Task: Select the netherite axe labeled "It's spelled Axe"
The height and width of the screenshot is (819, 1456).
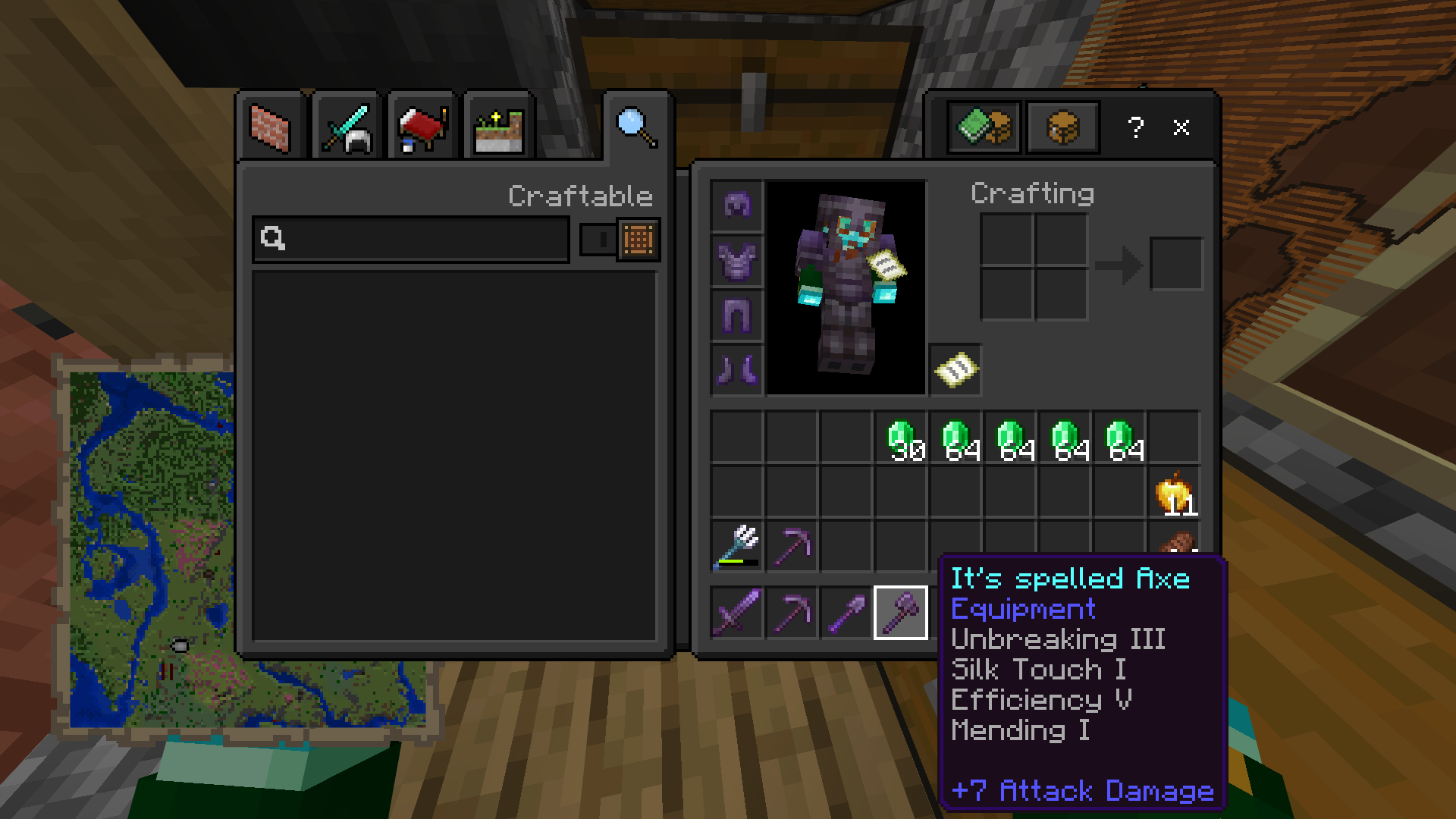Action: [x=901, y=613]
